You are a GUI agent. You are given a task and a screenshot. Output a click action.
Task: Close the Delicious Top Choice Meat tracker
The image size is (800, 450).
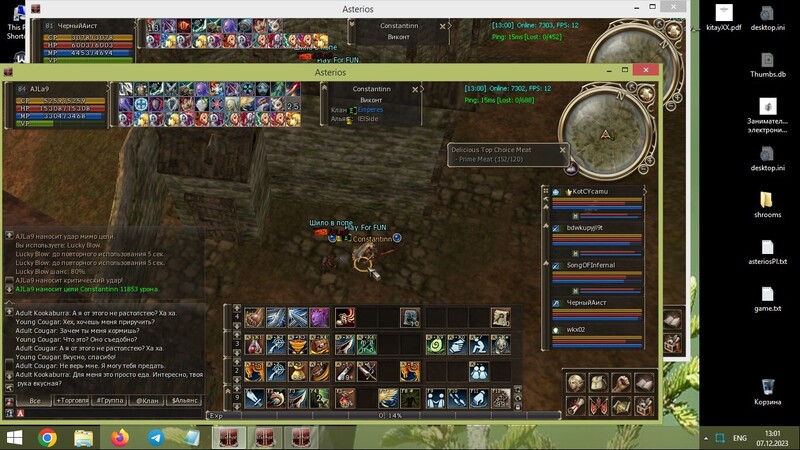[x=562, y=150]
